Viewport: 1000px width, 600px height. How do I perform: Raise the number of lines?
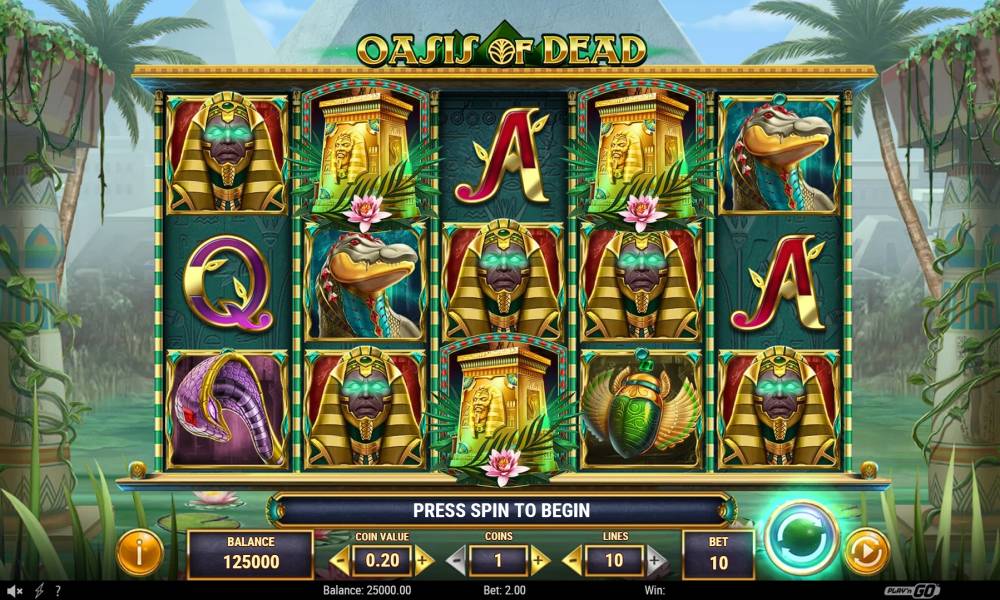point(656,560)
